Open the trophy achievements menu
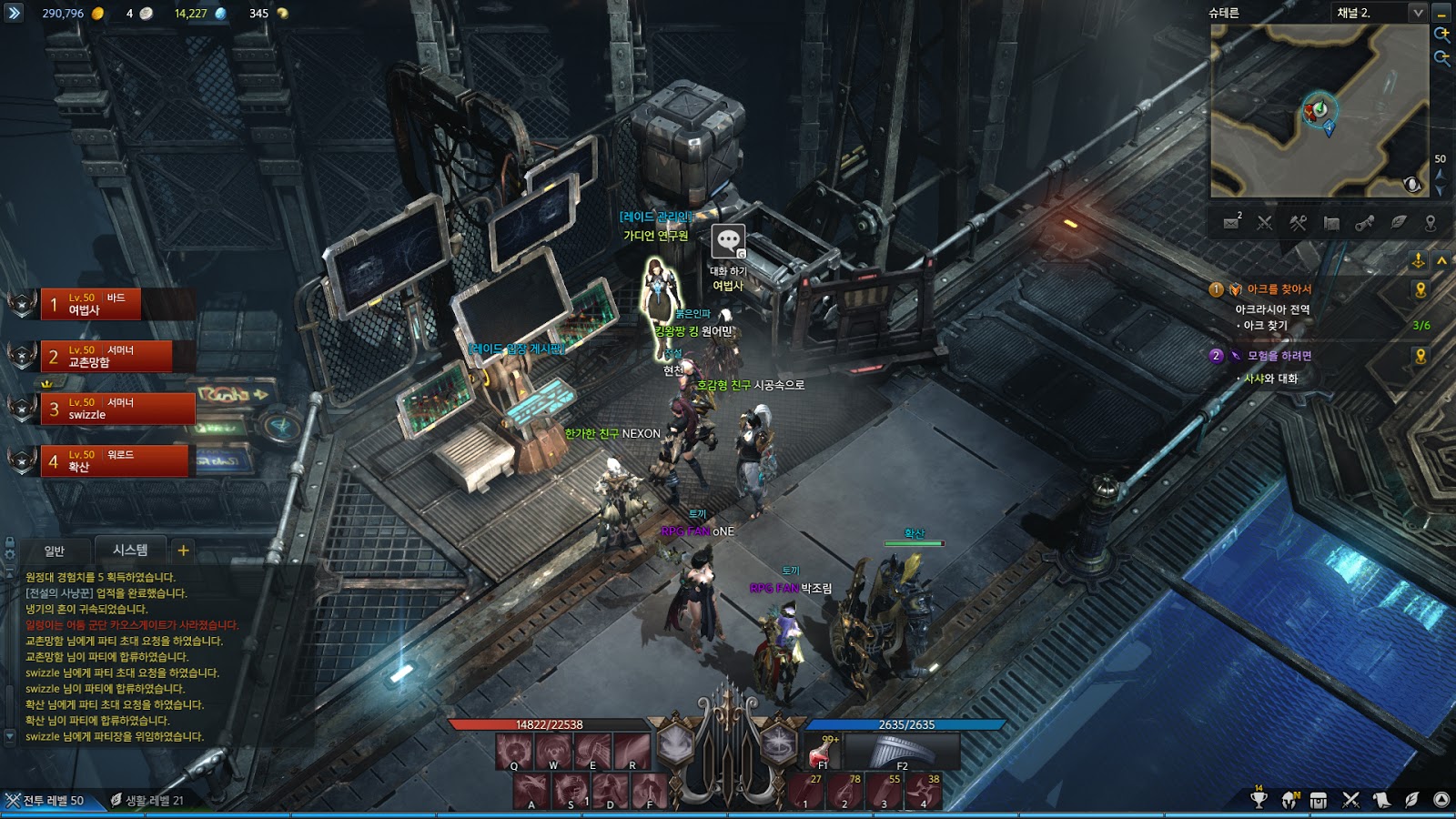This screenshot has height=819, width=1456. 1259,800
